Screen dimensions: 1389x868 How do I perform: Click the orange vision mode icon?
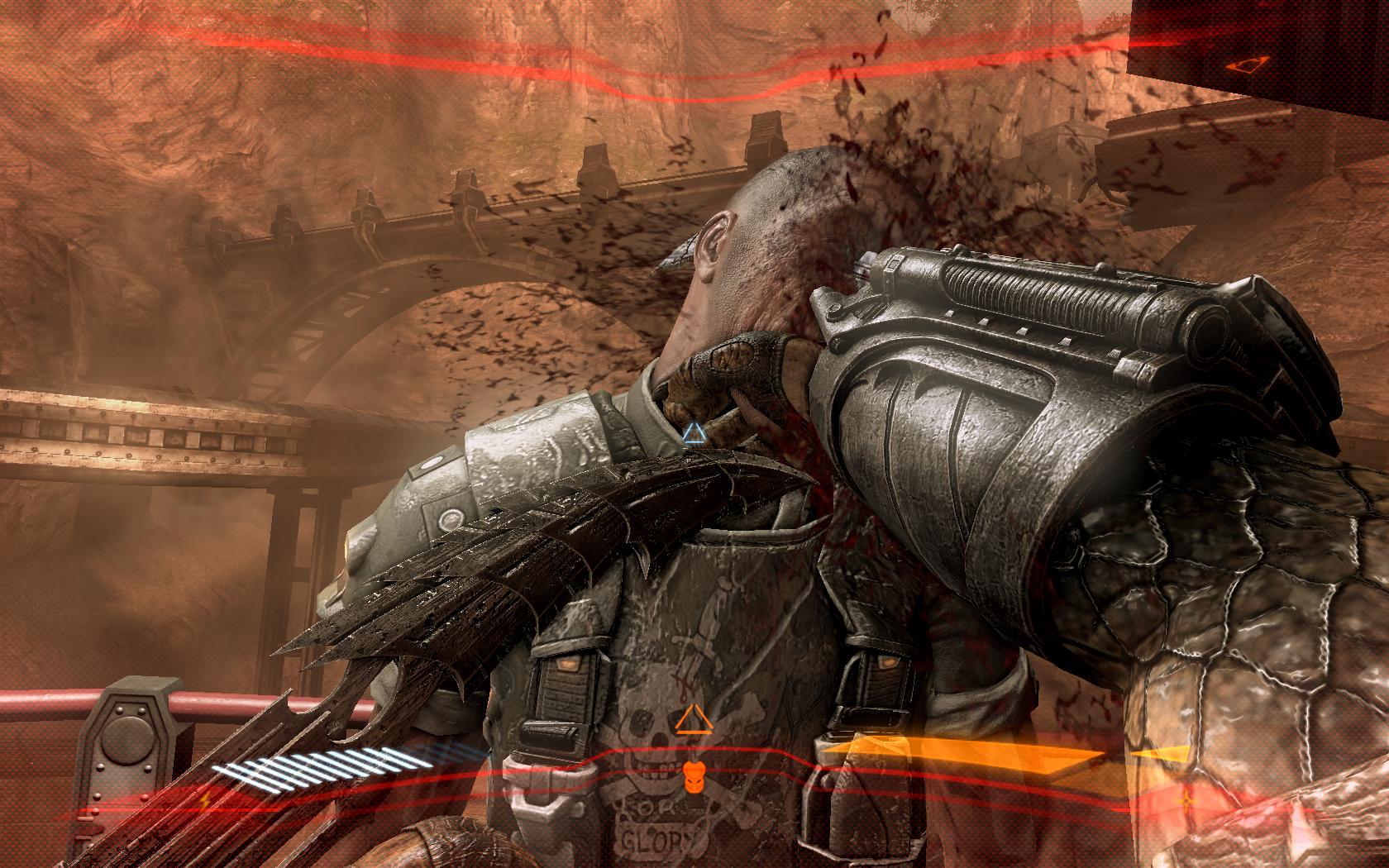(x=1238, y=64)
